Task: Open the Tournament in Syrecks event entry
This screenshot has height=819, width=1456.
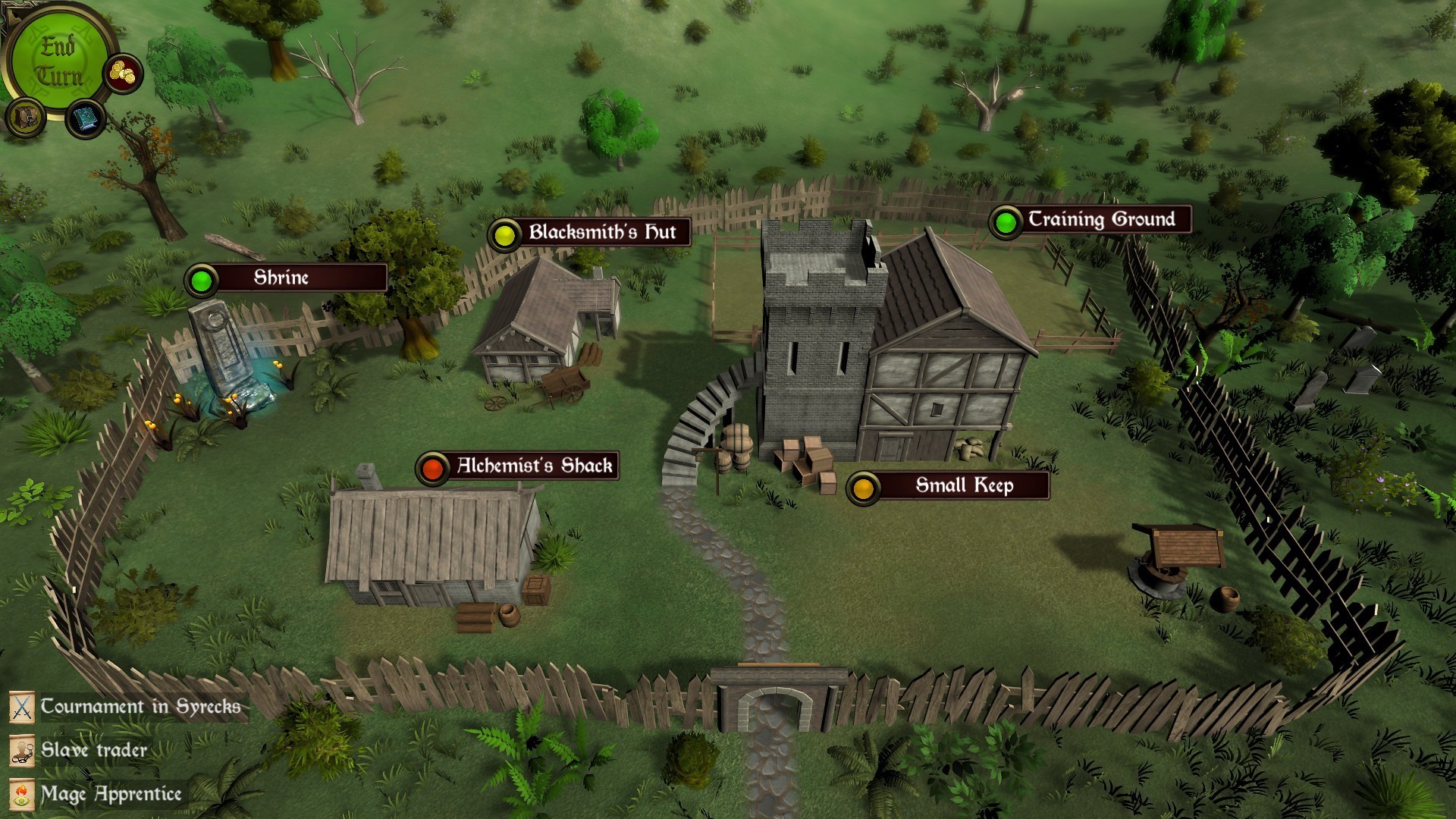Action: 140,707
